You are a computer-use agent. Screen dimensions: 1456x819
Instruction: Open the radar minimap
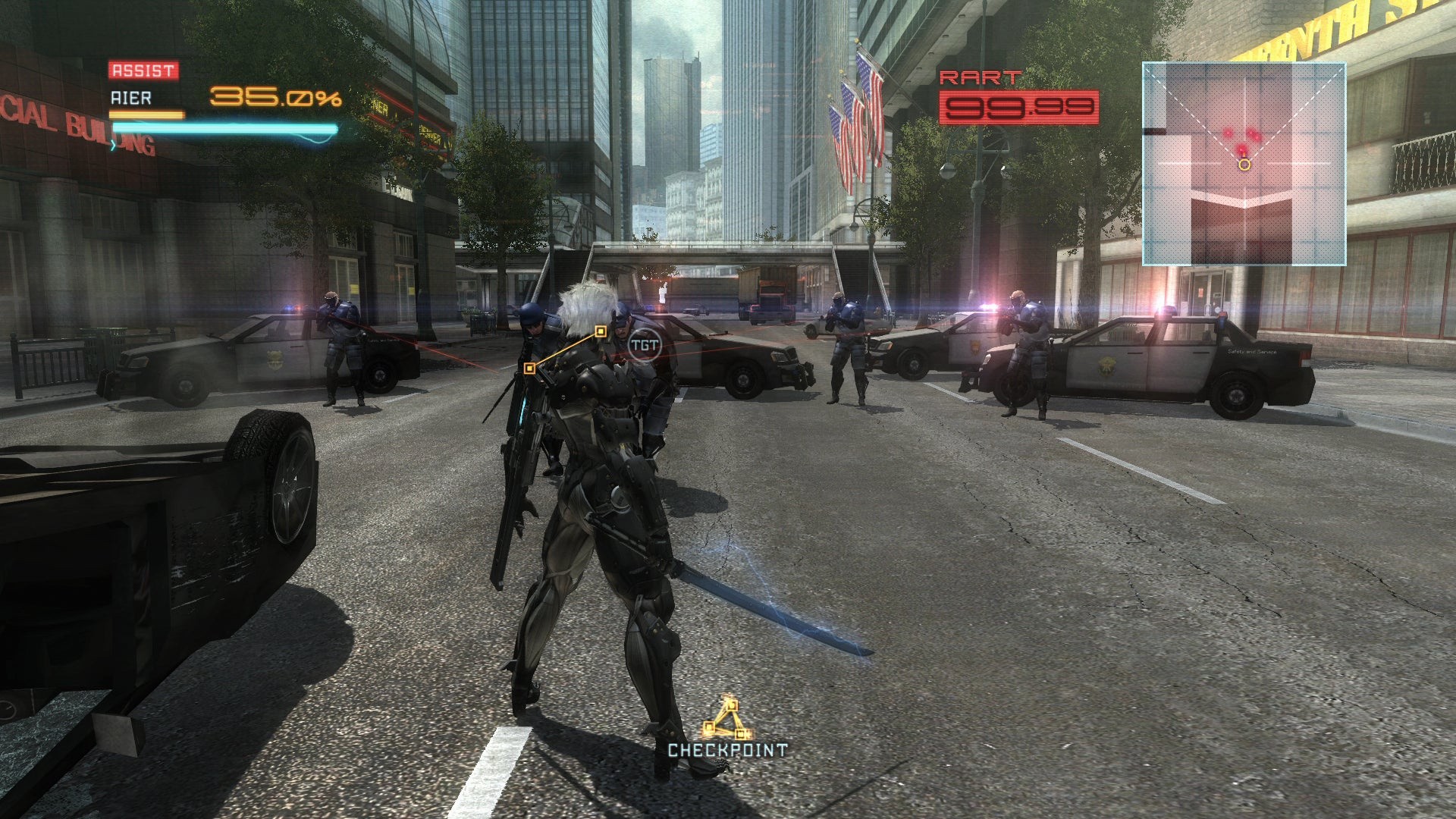coord(1244,163)
